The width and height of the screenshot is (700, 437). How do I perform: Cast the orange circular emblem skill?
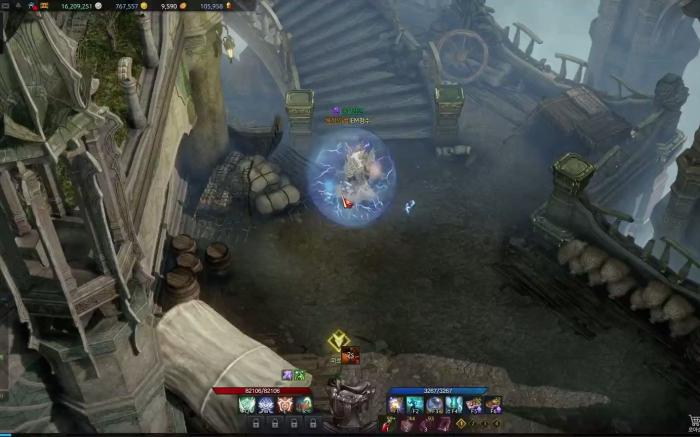[x=285, y=405]
